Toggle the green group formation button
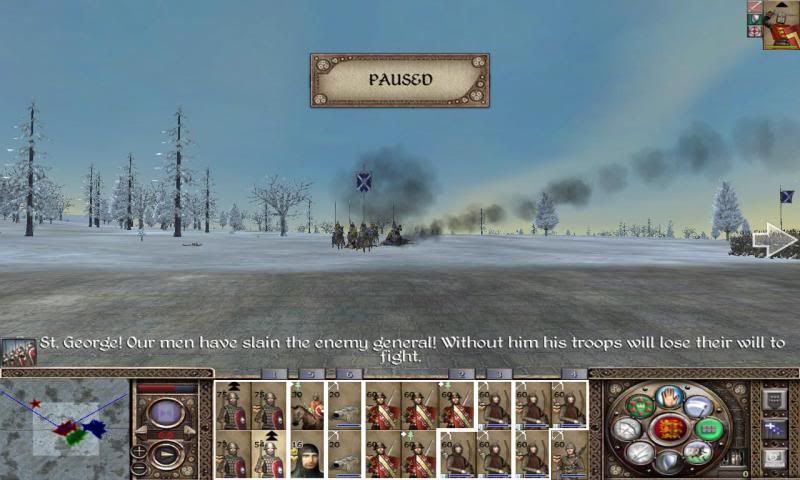The height and width of the screenshot is (480, 800). [707, 429]
